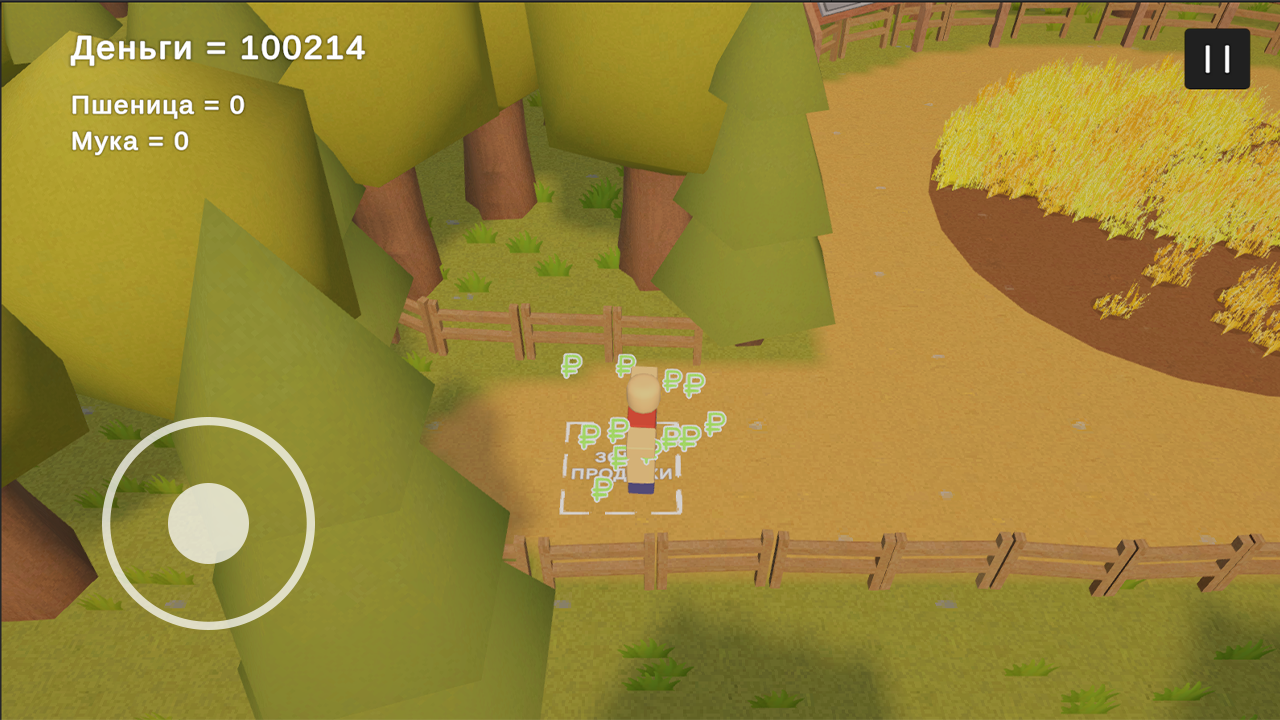The height and width of the screenshot is (720, 1280).
Task: Select the Мука = 0 counter
Action: [x=129, y=142]
